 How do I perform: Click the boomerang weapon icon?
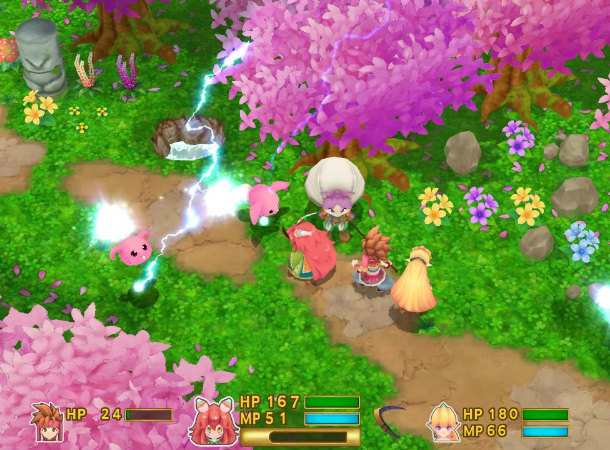(x=390, y=418)
